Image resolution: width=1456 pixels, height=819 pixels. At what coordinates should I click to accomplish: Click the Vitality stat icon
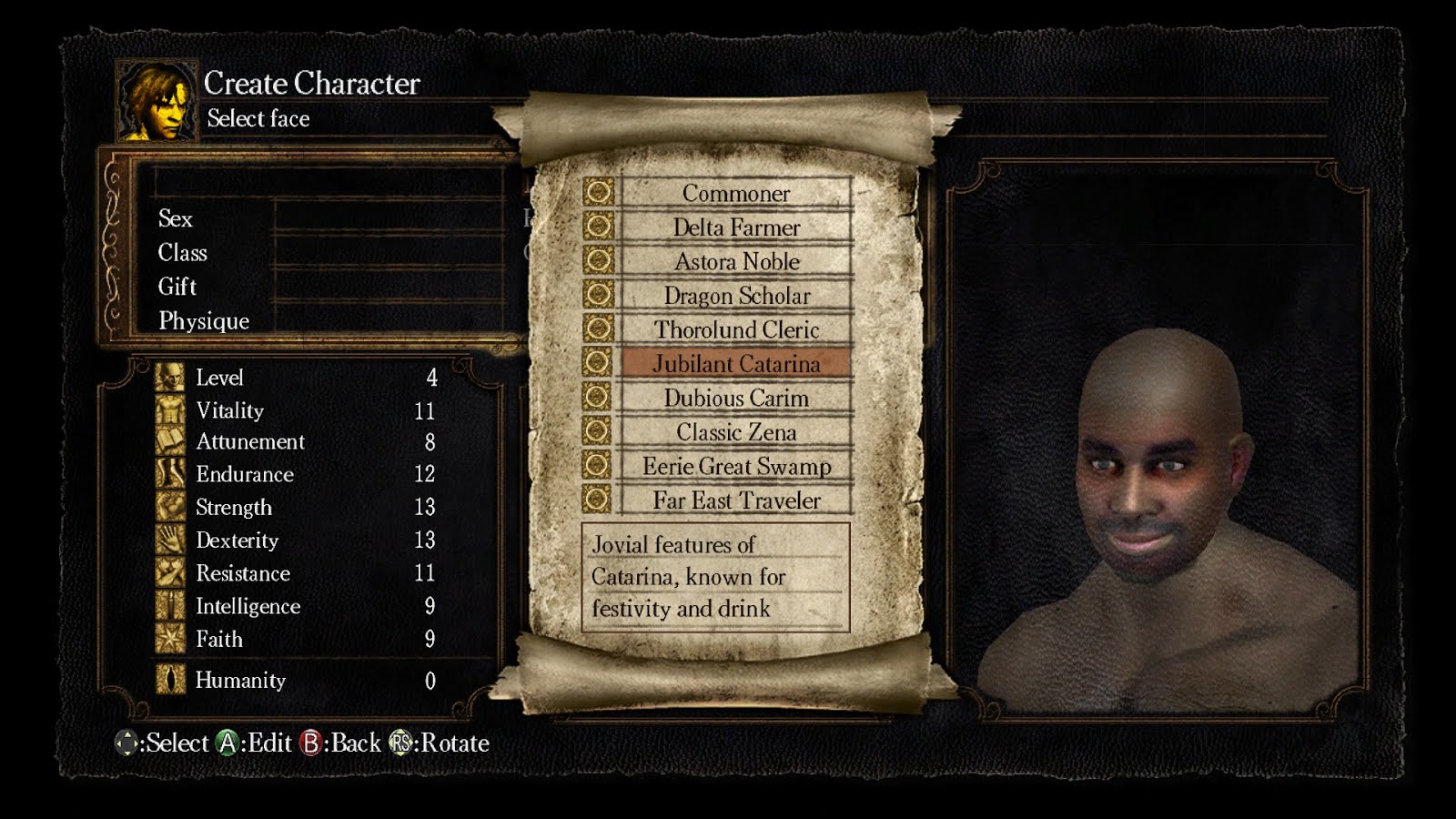169,411
